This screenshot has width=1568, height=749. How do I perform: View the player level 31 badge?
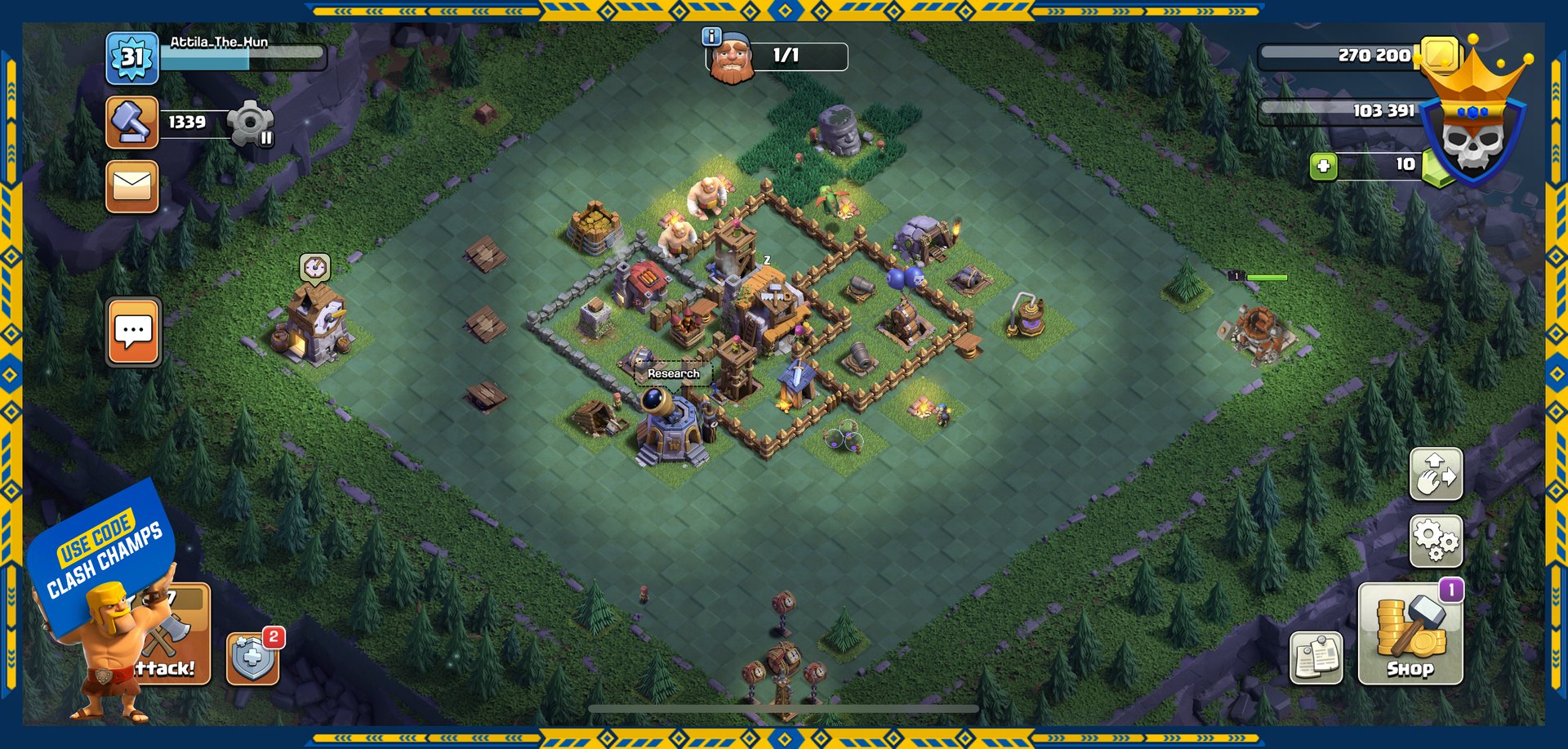coord(131,57)
